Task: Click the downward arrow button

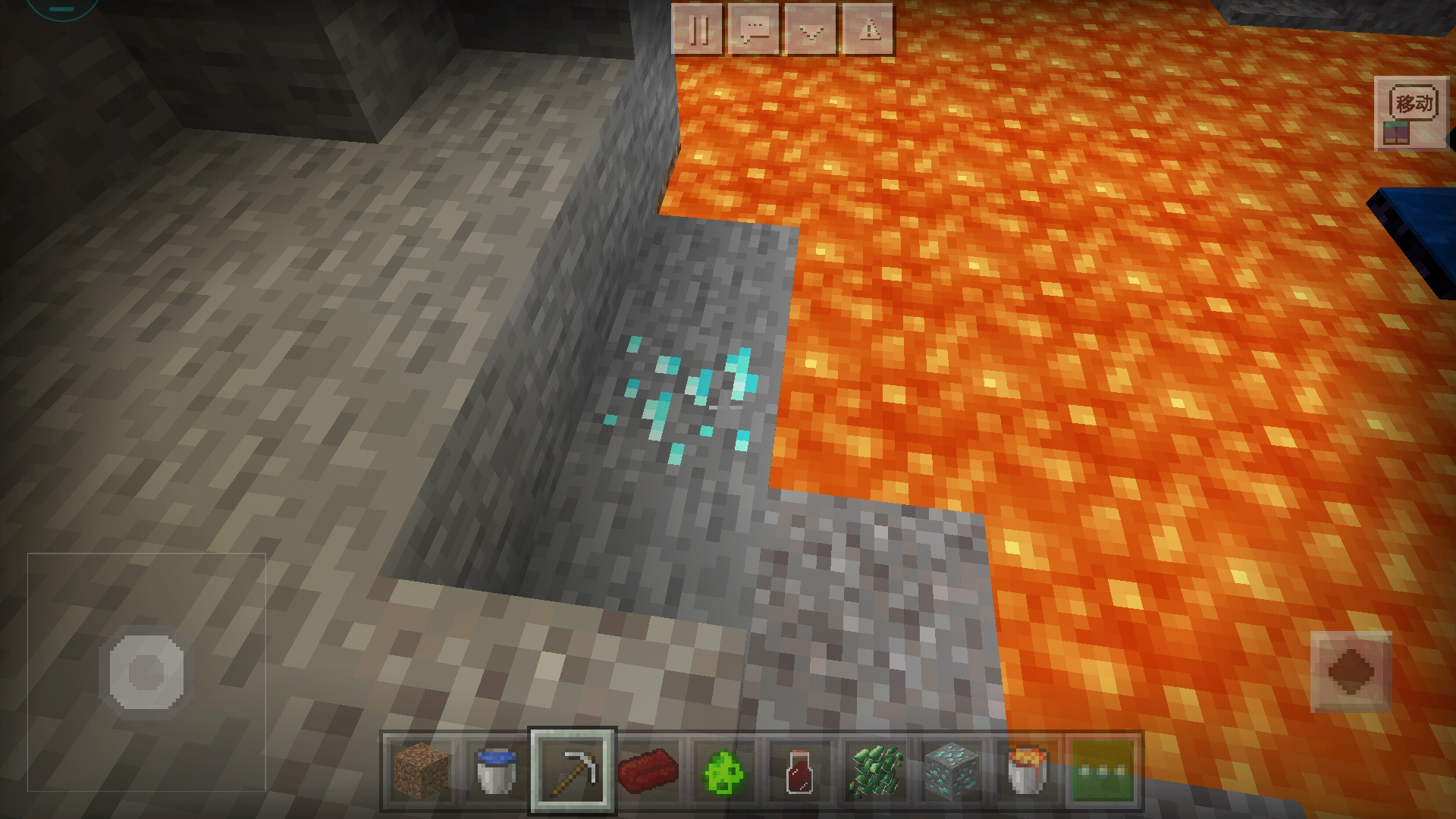Action: point(811,30)
